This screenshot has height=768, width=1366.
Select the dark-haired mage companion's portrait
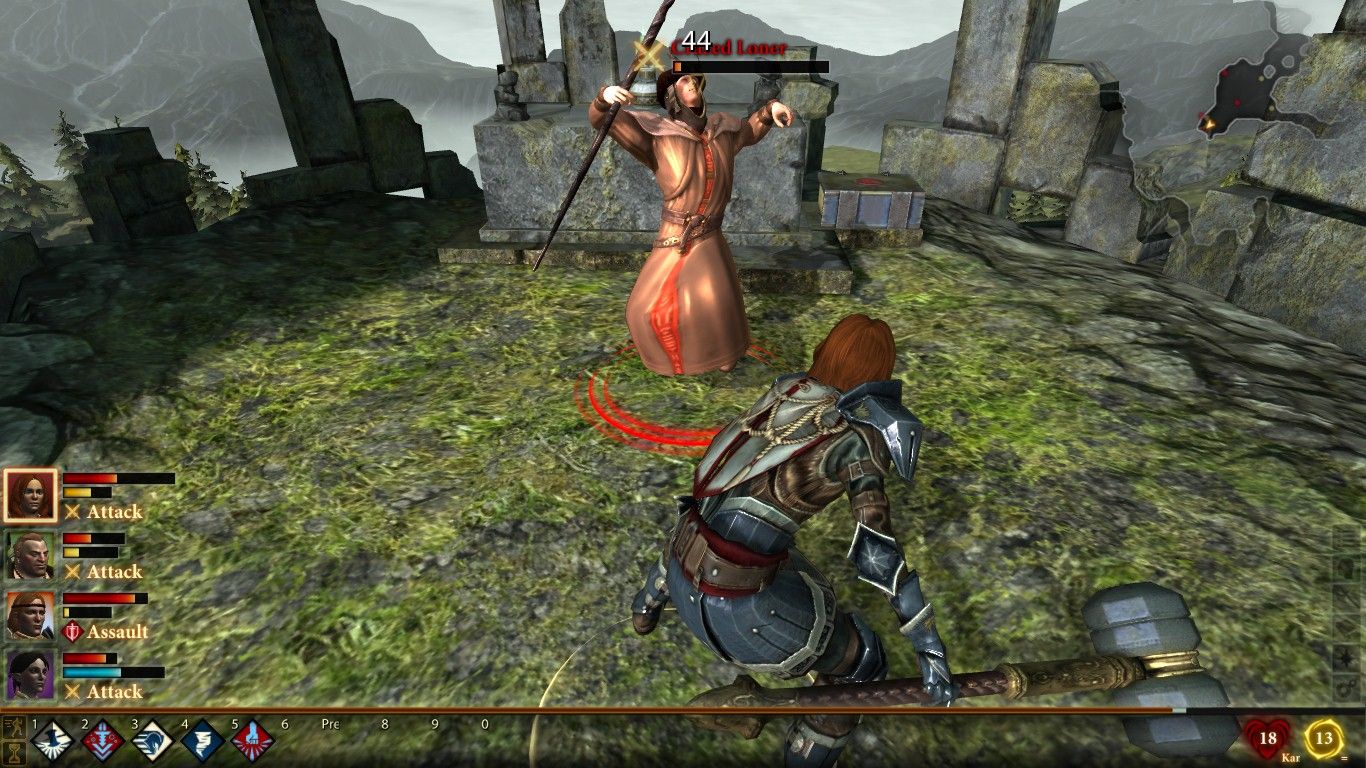pyautogui.click(x=30, y=676)
